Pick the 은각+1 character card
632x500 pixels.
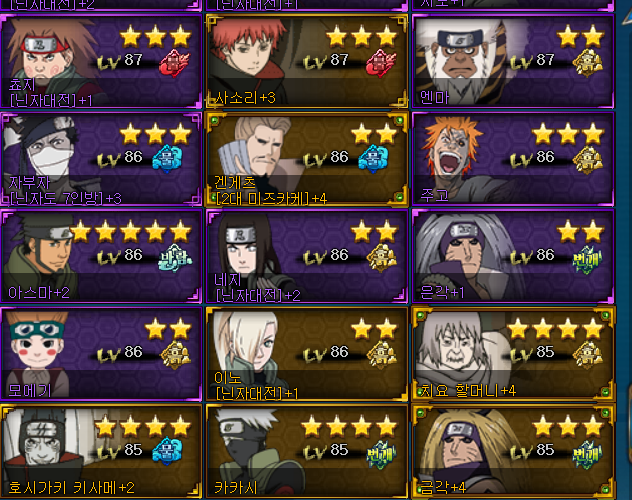coord(510,256)
